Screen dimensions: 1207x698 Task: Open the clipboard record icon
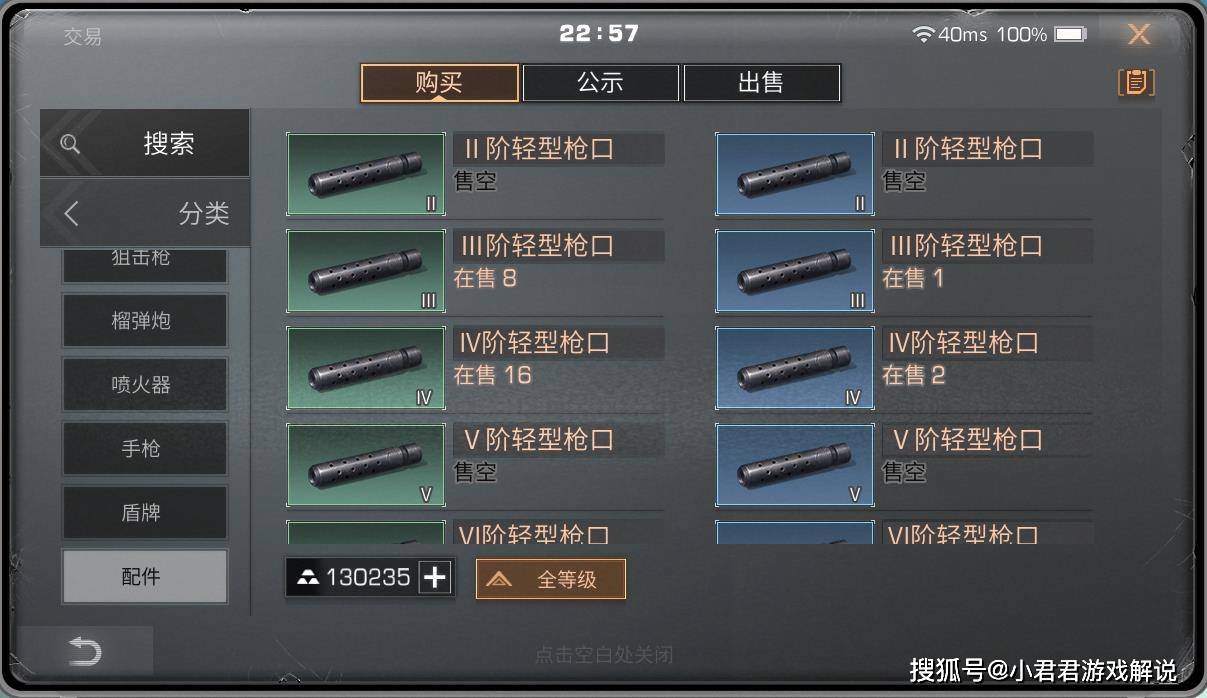1135,82
